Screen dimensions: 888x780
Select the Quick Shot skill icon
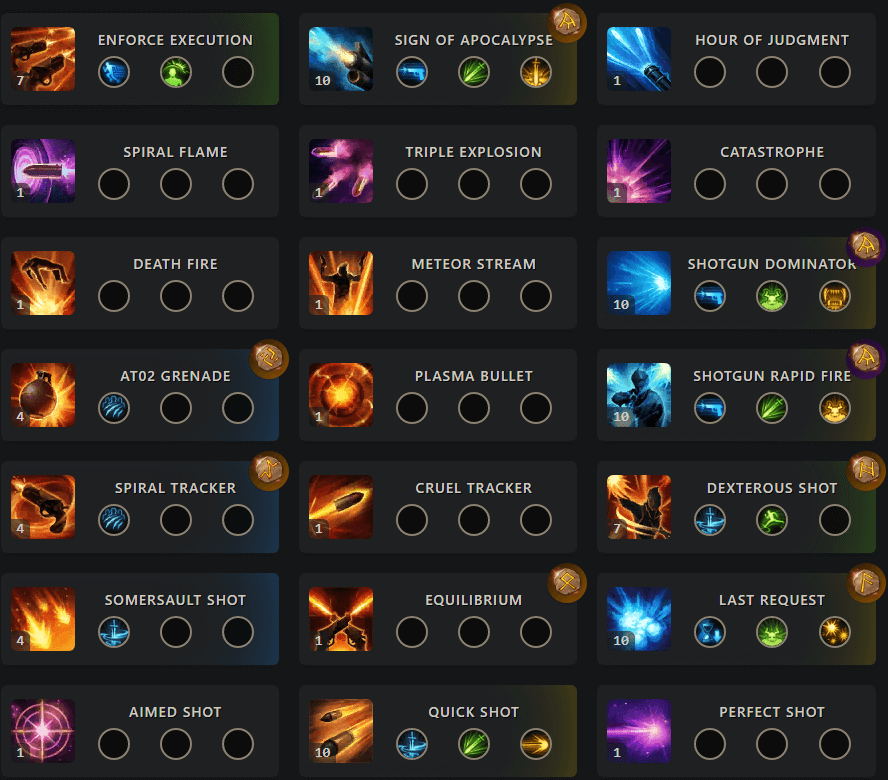click(341, 731)
